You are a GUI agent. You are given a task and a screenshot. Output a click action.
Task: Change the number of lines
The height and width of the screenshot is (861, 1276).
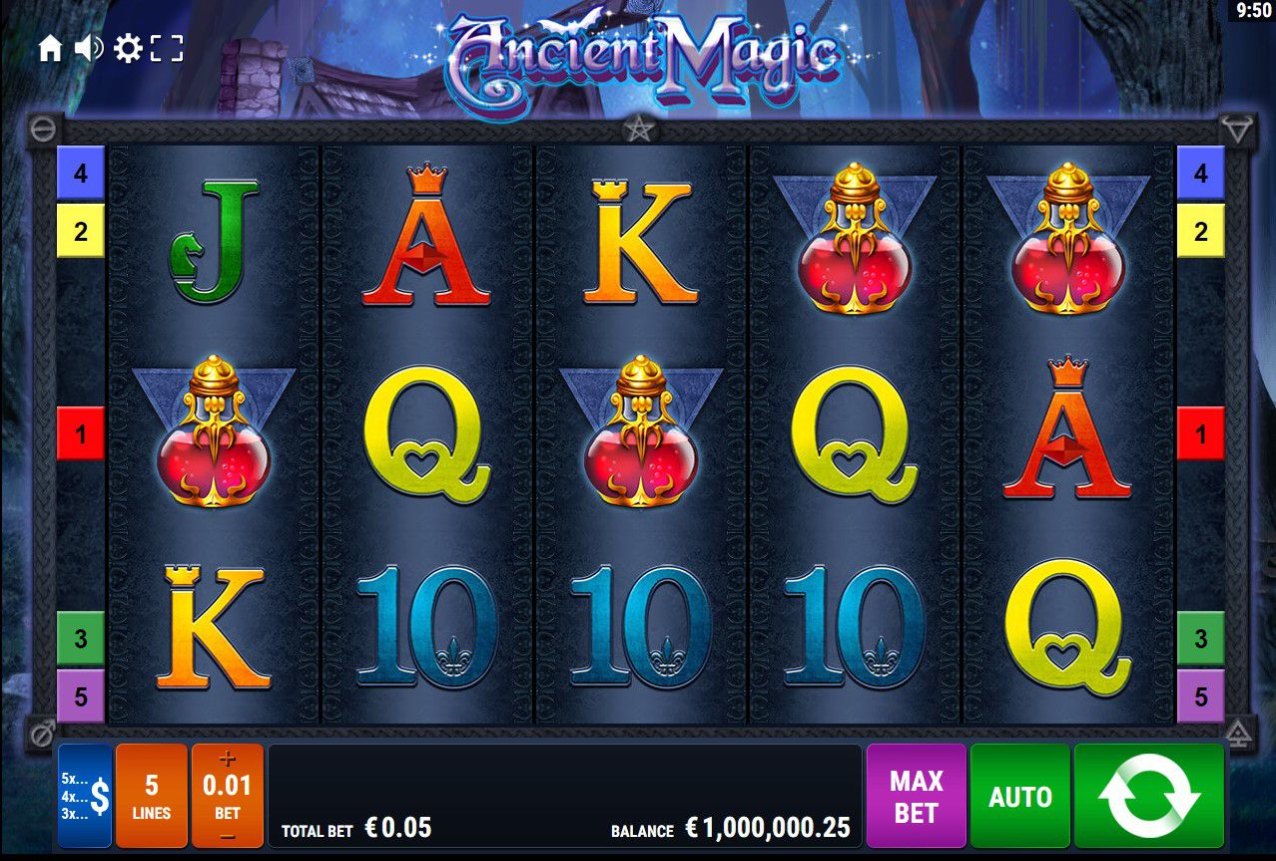(152, 796)
